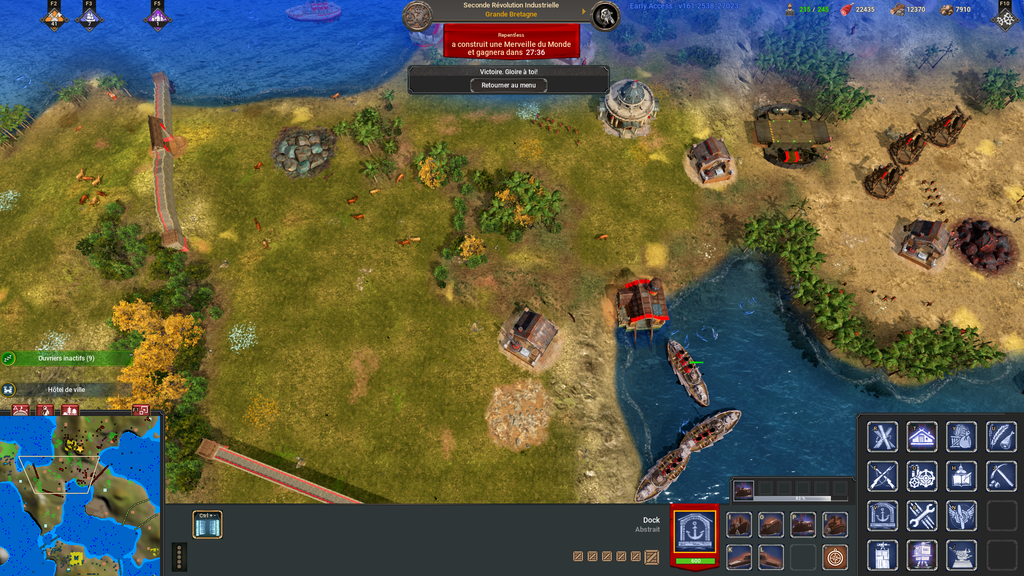1024x576 pixels.
Task: Jump to the Hôtel de ville
Action: pyautogui.click(x=66, y=389)
